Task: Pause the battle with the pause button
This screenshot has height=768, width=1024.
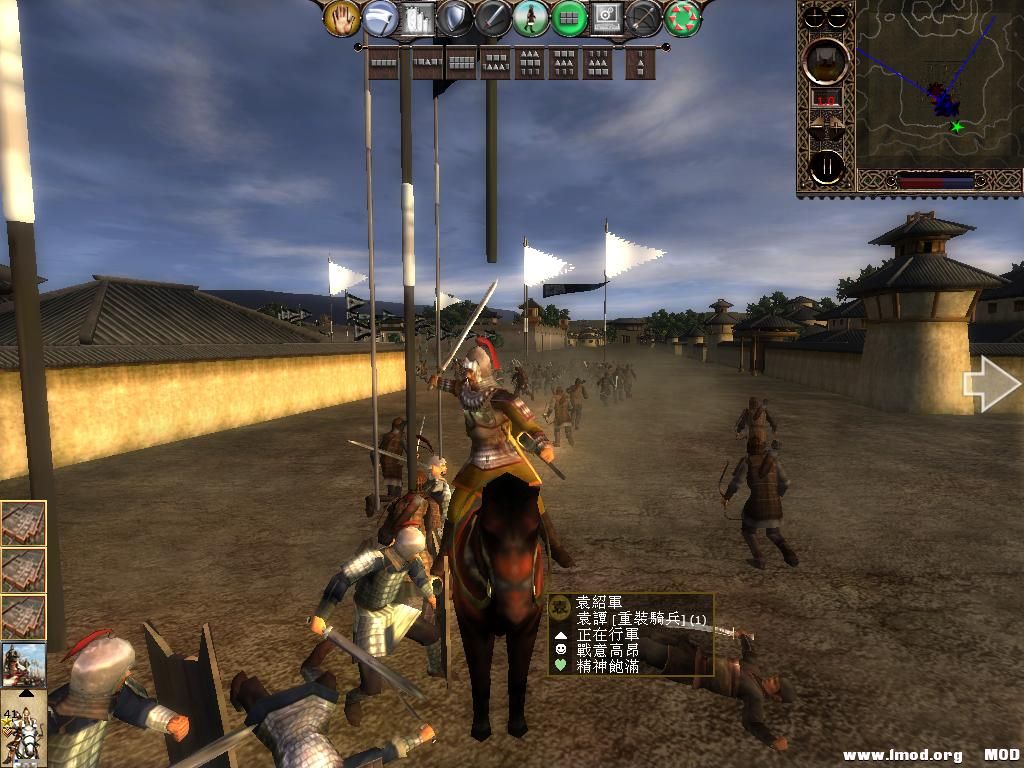Action: 827,167
